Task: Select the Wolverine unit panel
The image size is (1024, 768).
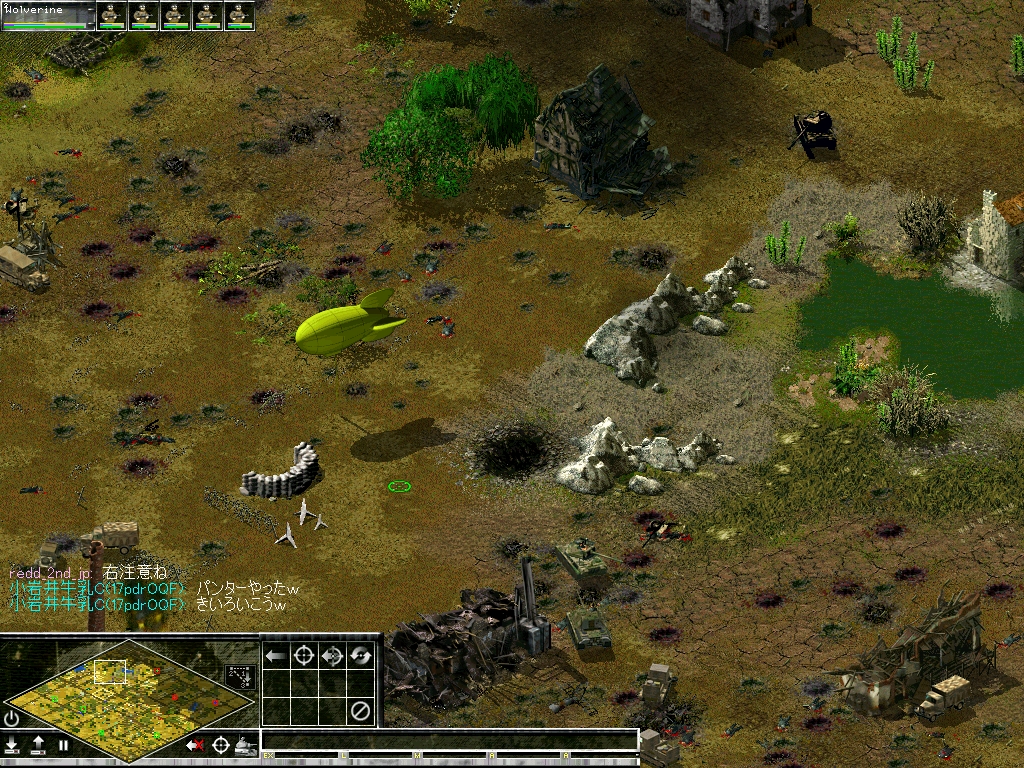Action: [x=48, y=15]
